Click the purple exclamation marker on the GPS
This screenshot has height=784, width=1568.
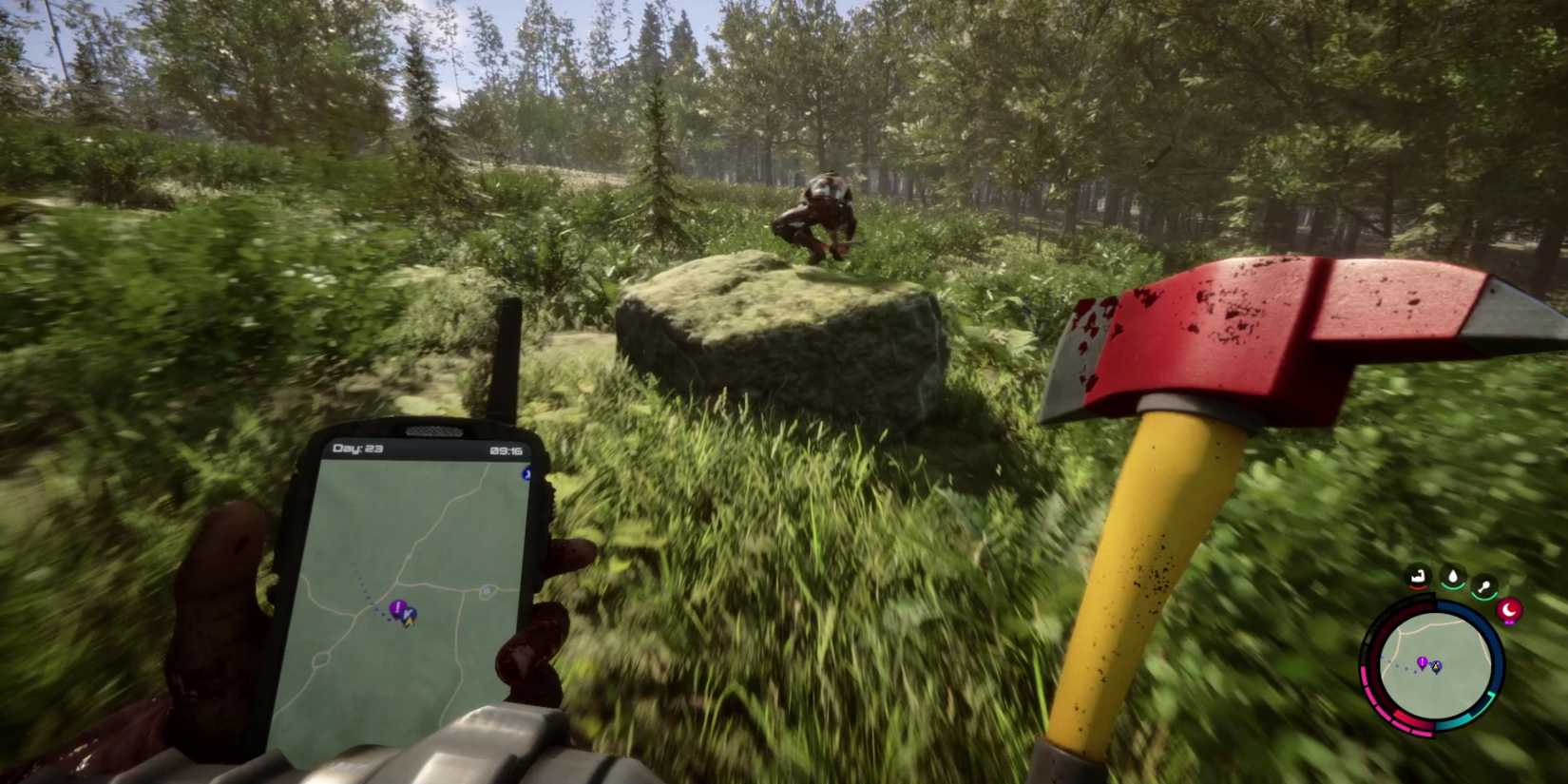pyautogui.click(x=396, y=609)
